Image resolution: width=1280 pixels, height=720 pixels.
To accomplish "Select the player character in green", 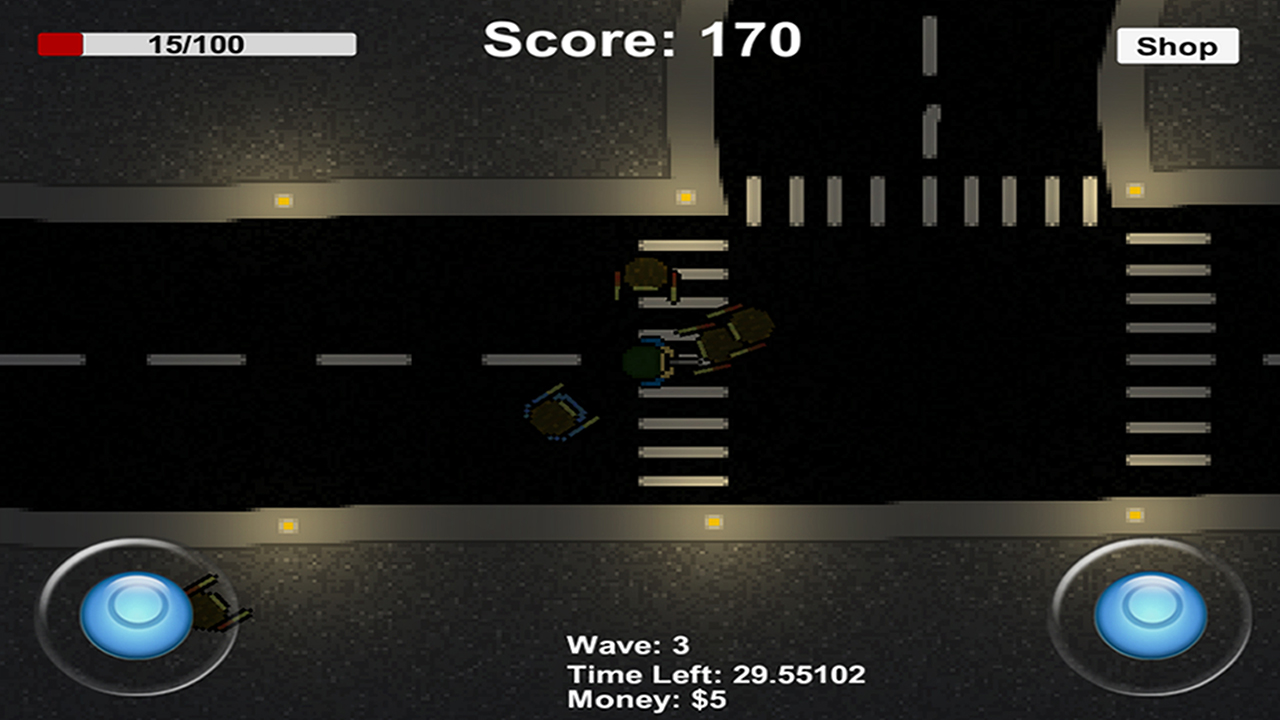I will pyautogui.click(x=641, y=362).
